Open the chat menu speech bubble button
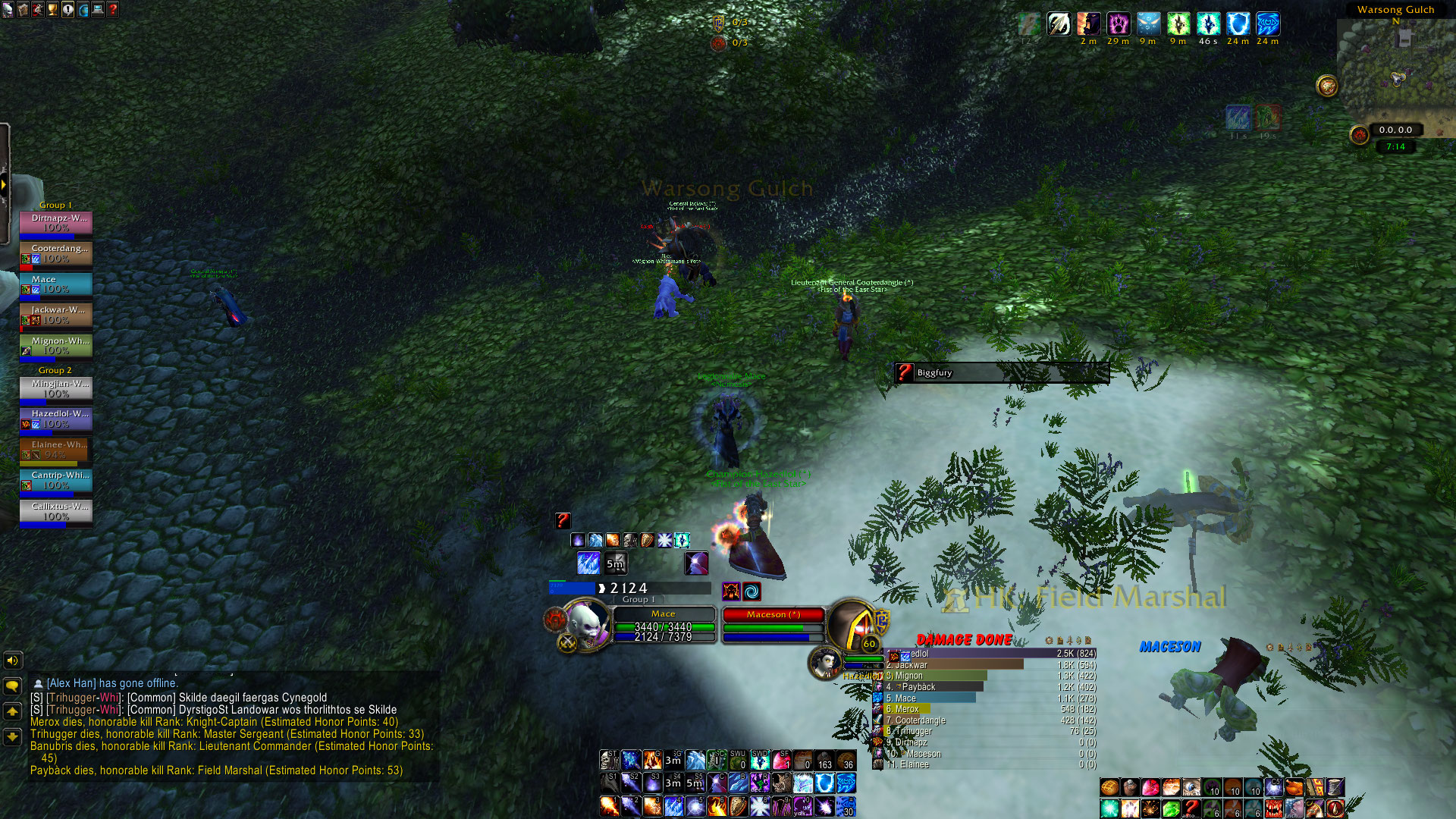Image resolution: width=1456 pixels, height=819 pixels. (12, 686)
